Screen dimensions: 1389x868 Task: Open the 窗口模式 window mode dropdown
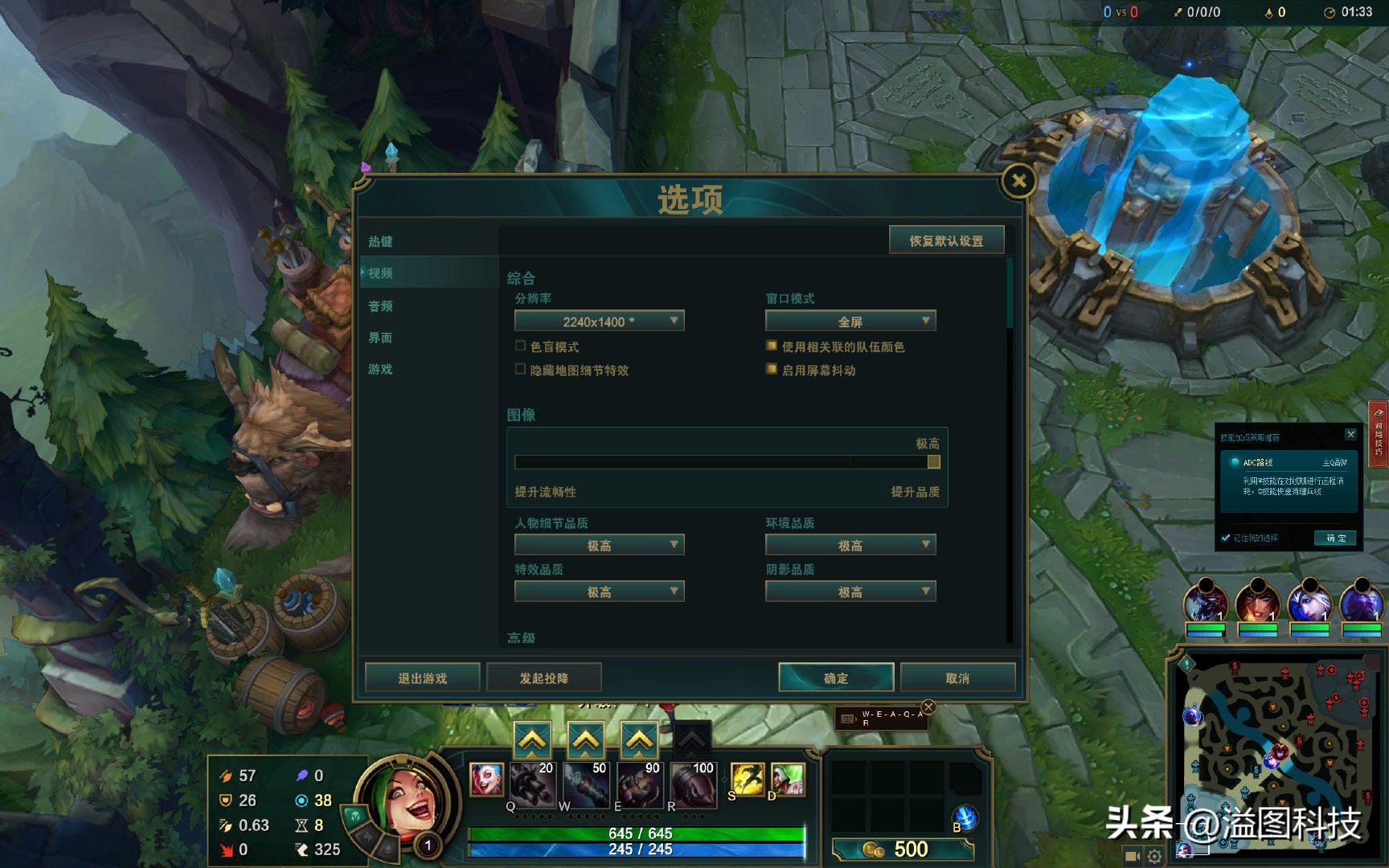pyautogui.click(x=850, y=321)
